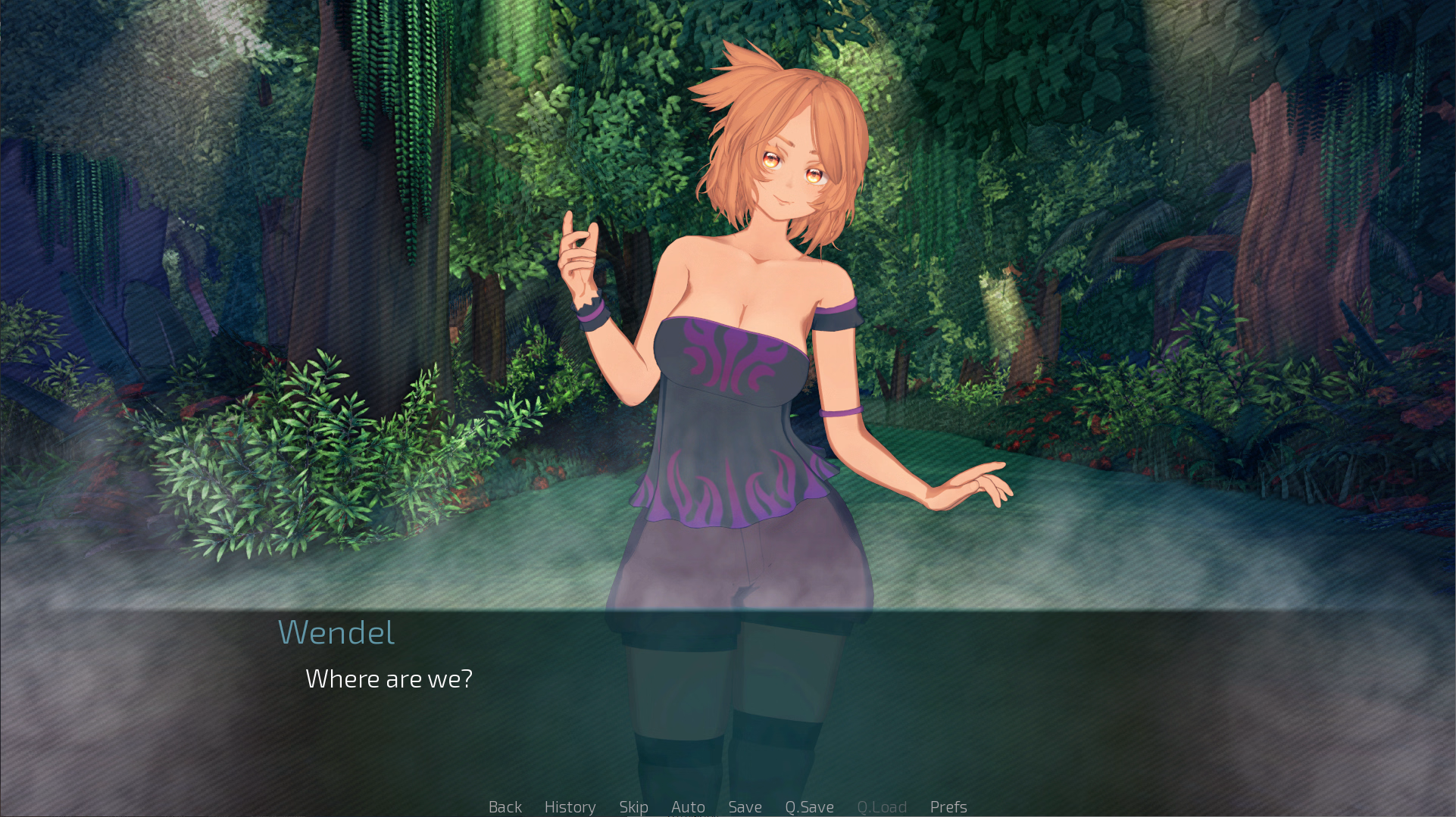
Task: Toggle Auto dialogue advance
Action: click(688, 806)
